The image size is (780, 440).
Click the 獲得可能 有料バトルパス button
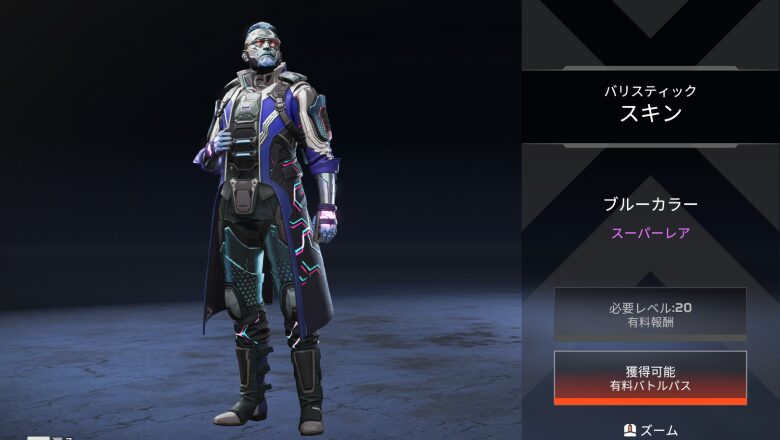coord(650,377)
